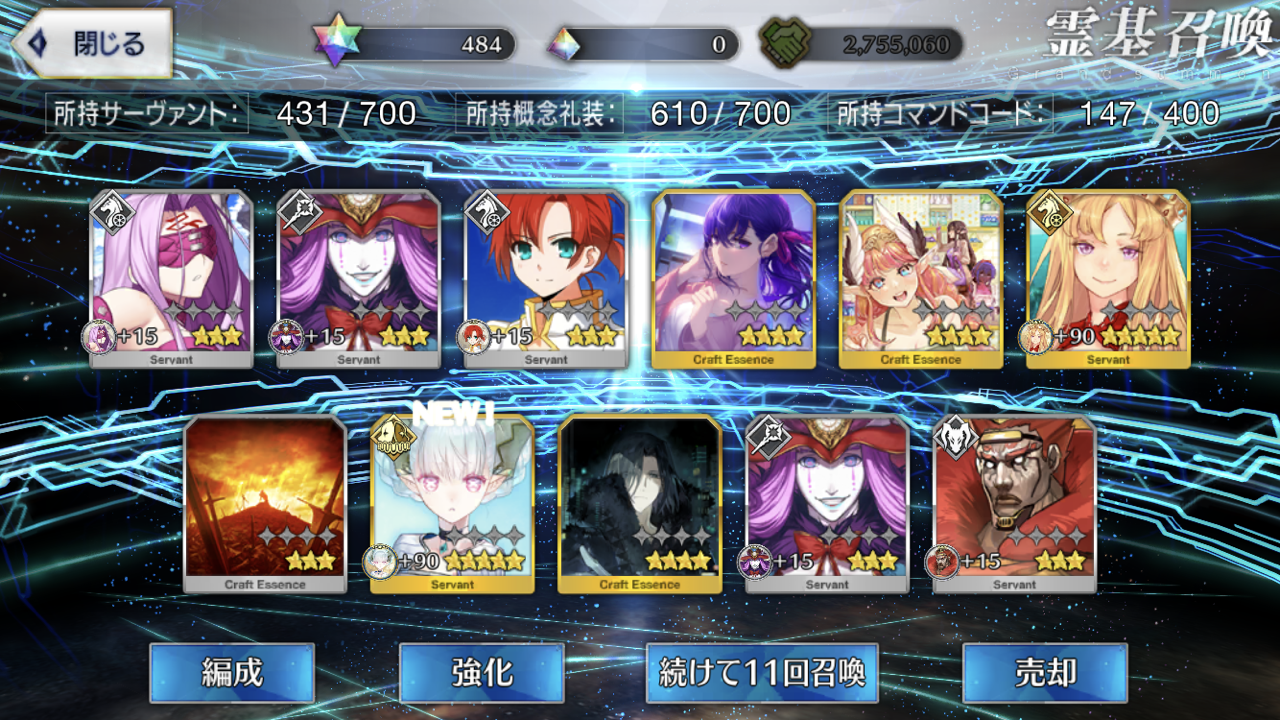View the dark long-haired figure craft essence

click(x=640, y=504)
